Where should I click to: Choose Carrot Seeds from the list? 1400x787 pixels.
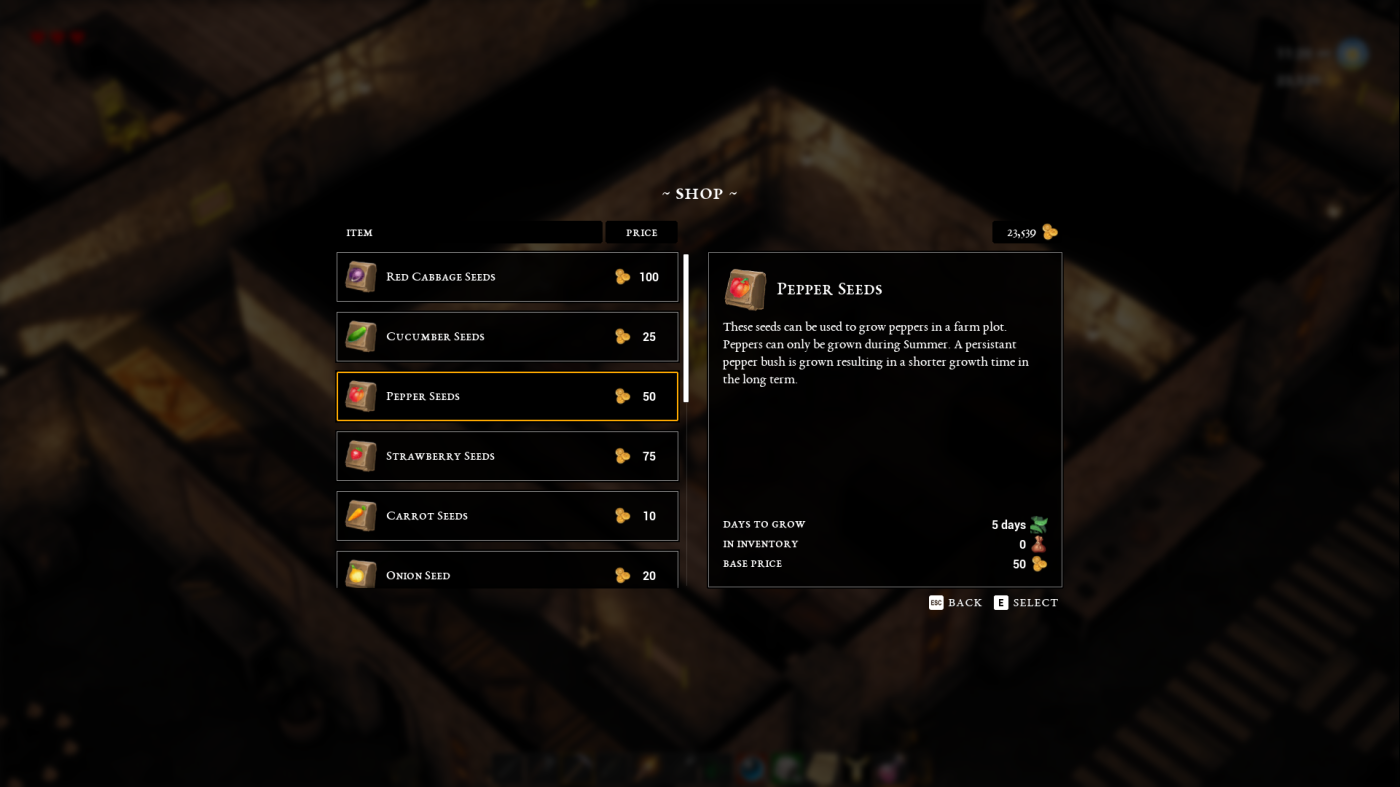click(507, 516)
